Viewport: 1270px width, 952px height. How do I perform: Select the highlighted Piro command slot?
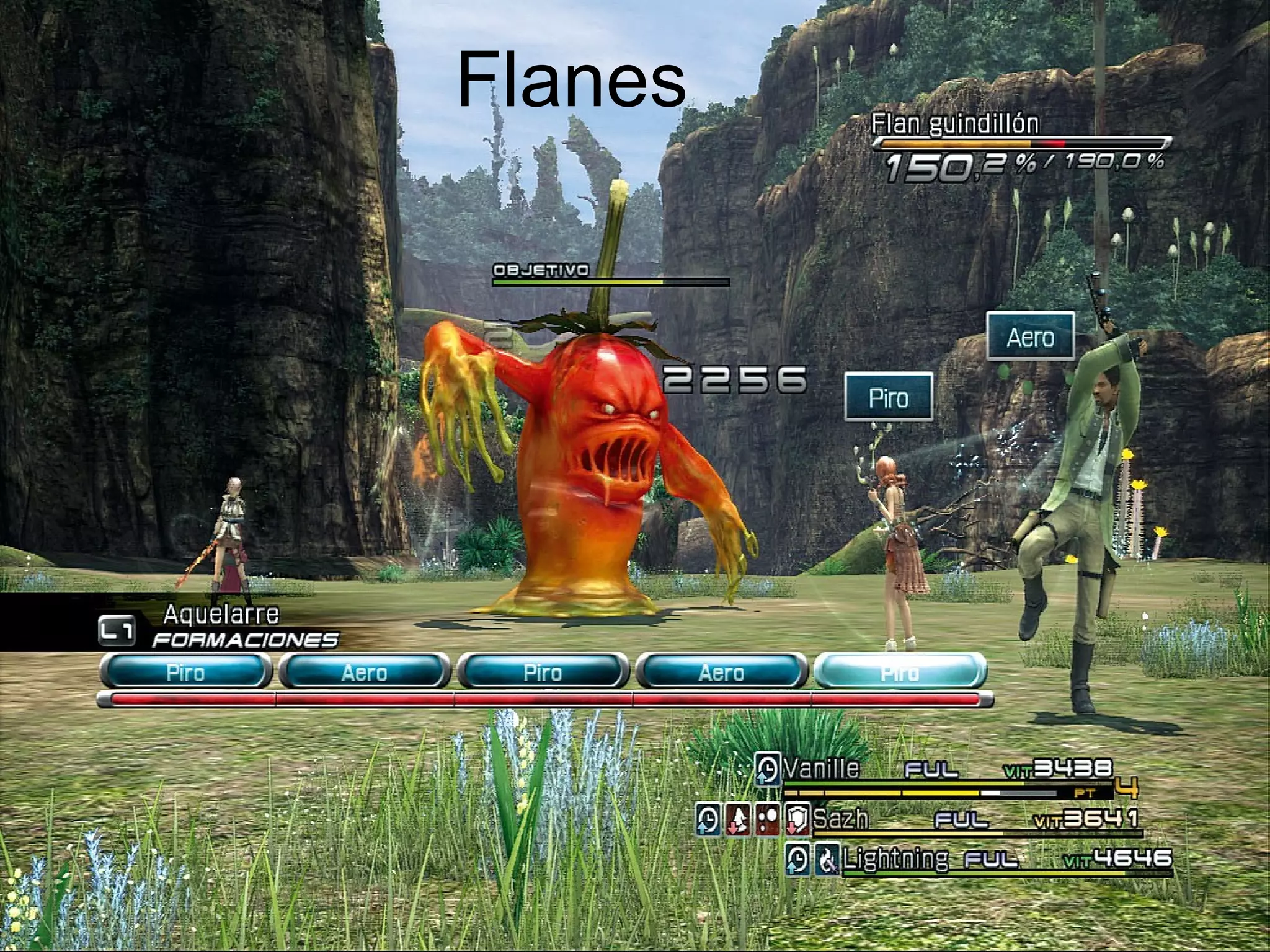coord(899,672)
